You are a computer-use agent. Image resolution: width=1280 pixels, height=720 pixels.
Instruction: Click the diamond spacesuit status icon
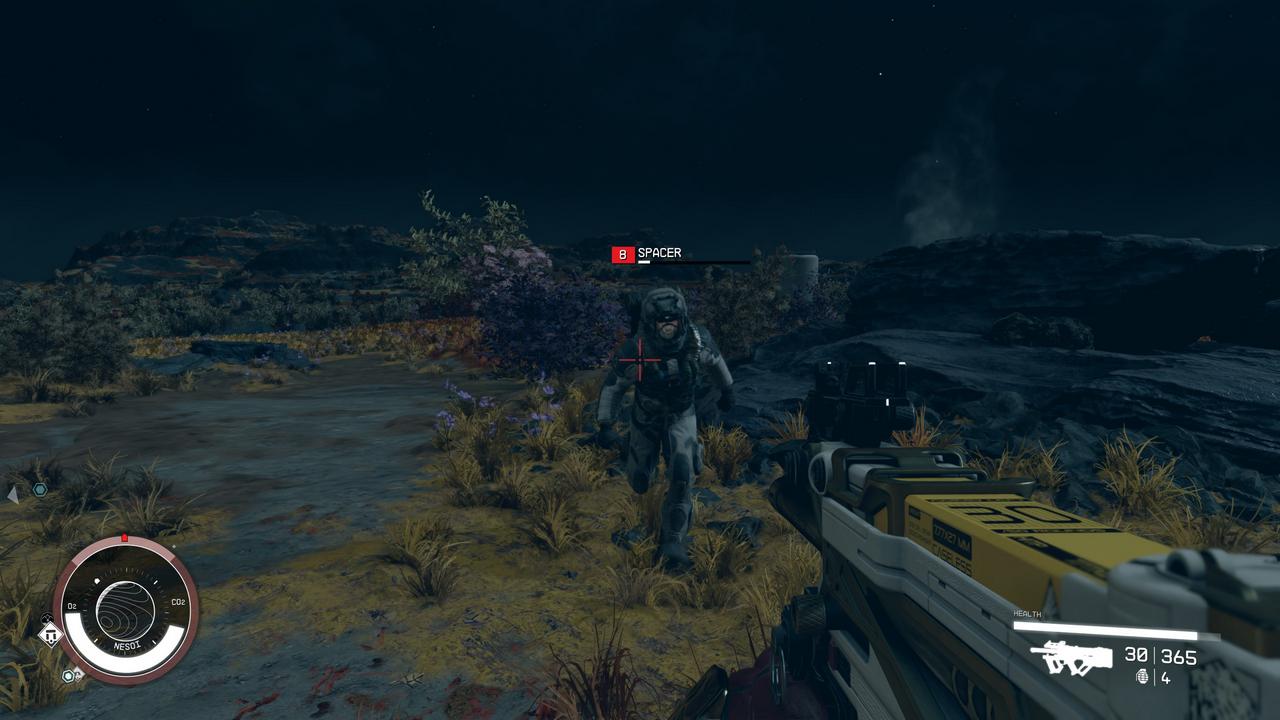tap(50, 634)
